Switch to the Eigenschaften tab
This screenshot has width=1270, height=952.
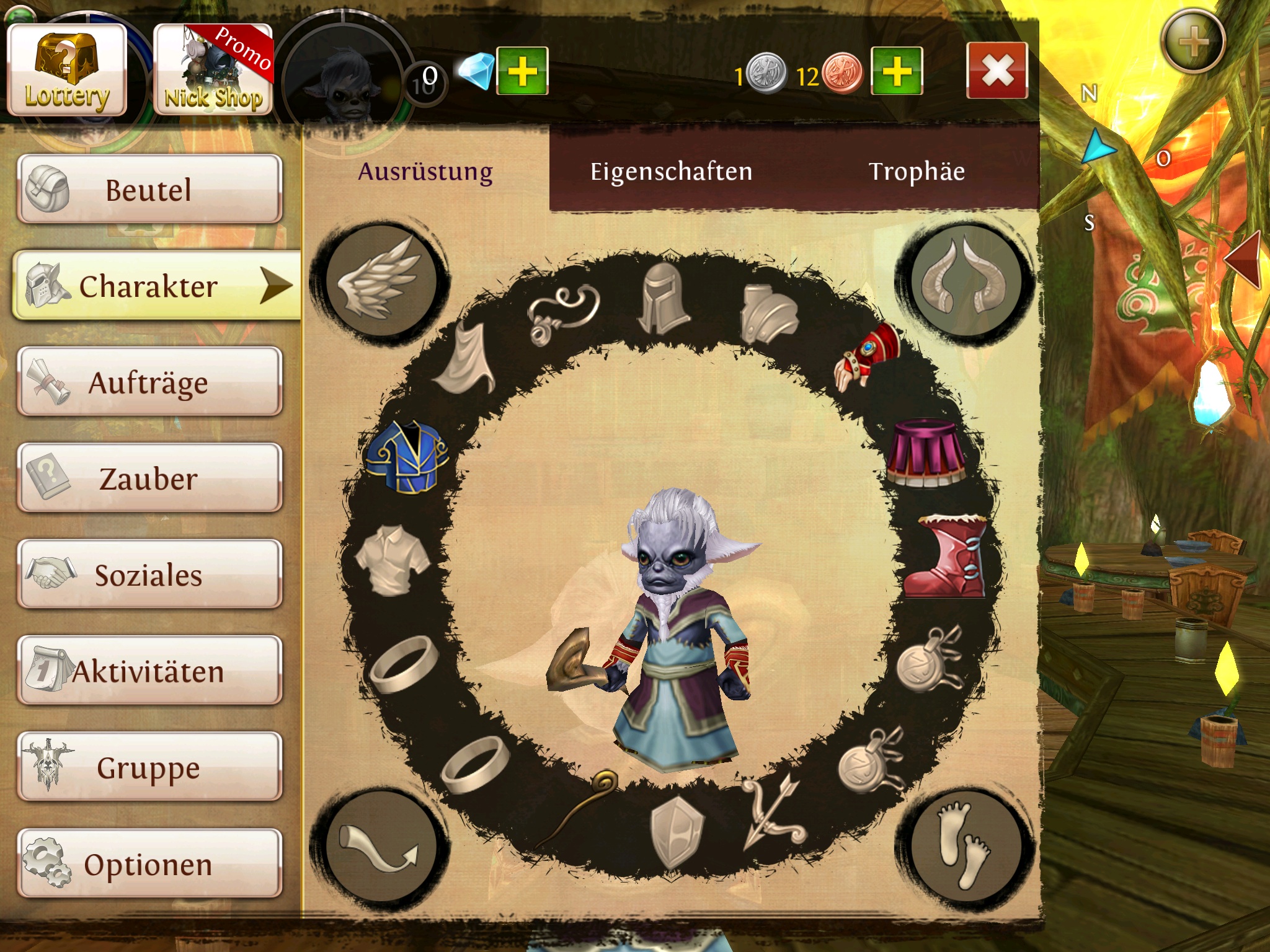(x=671, y=172)
